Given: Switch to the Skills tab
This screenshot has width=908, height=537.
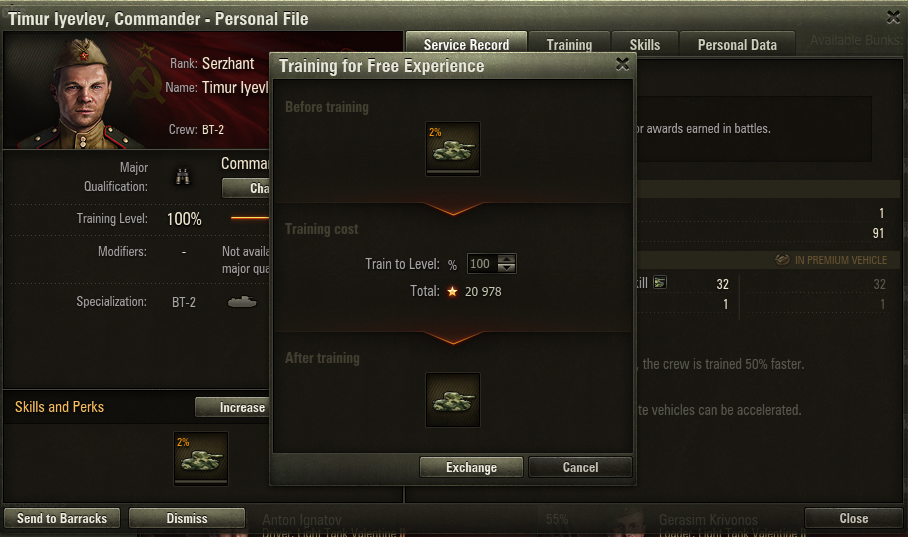Looking at the screenshot, I should tap(644, 45).
